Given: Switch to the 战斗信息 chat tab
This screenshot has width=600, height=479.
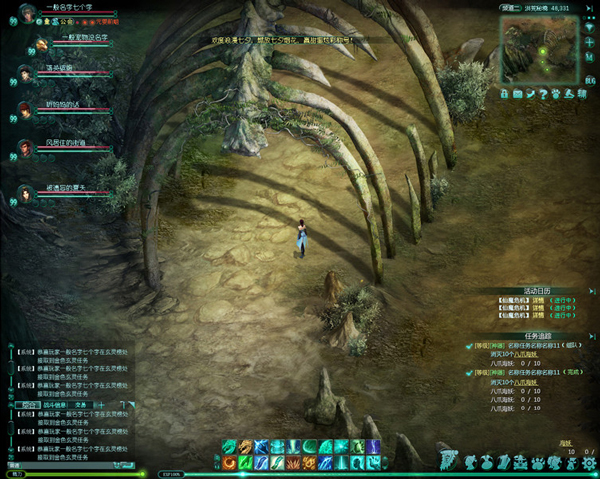Looking at the screenshot, I should tap(54, 404).
